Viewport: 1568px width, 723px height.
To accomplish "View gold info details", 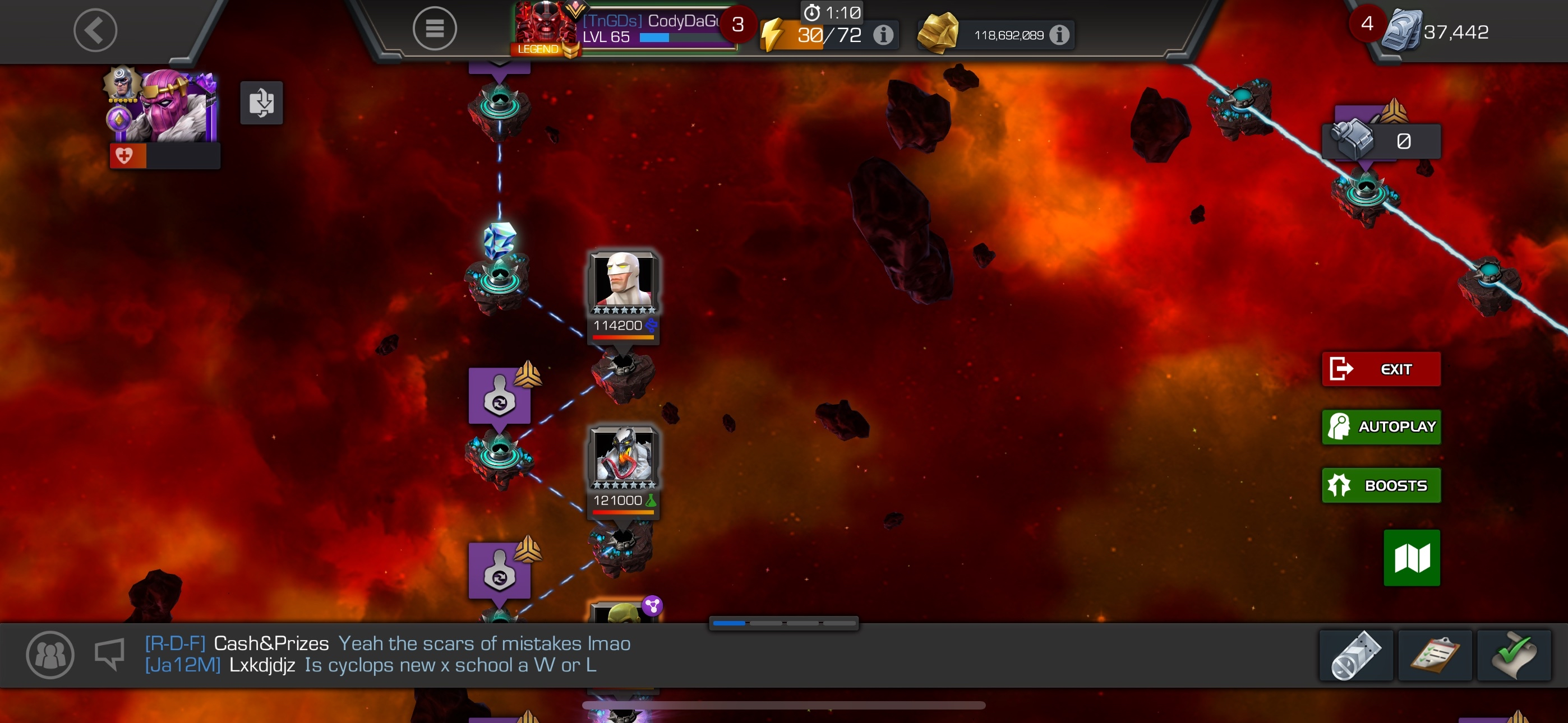I will 1059,35.
